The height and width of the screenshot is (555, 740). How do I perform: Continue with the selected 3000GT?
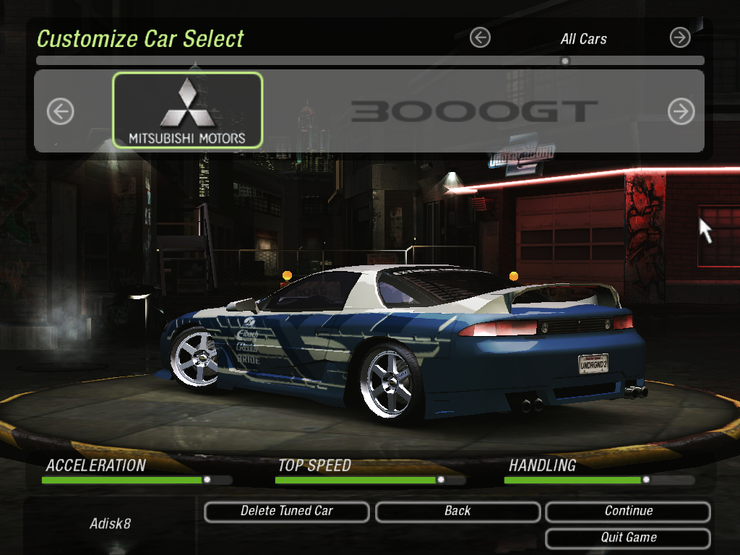point(628,511)
